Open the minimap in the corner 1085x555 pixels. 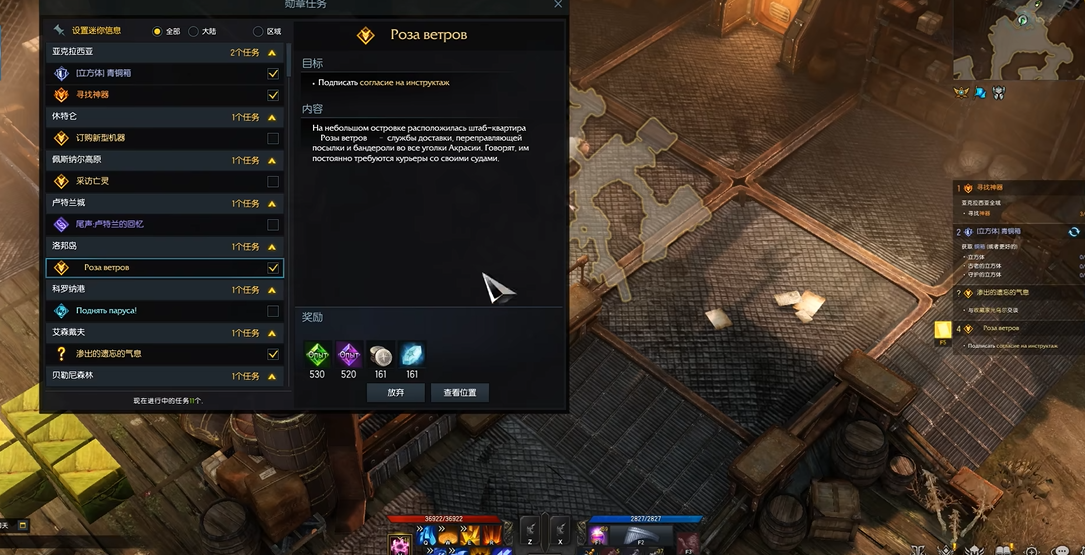tap(1018, 40)
